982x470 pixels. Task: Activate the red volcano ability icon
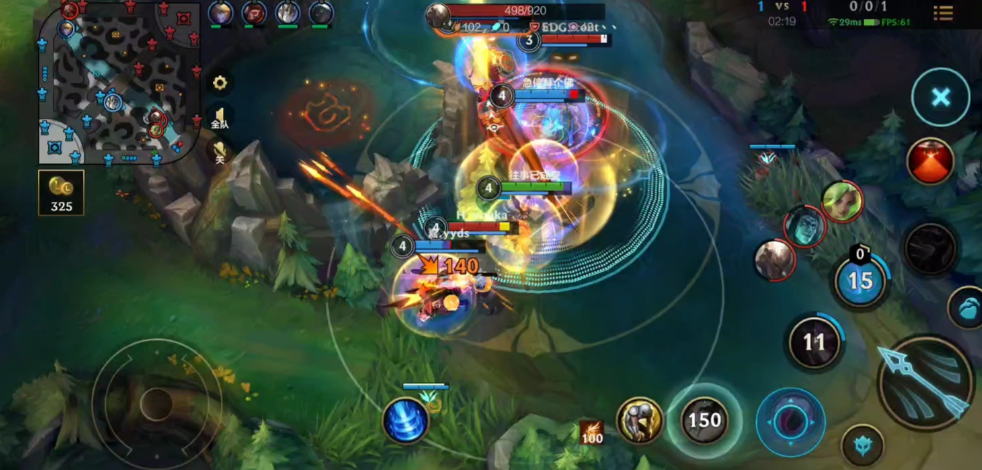point(930,161)
